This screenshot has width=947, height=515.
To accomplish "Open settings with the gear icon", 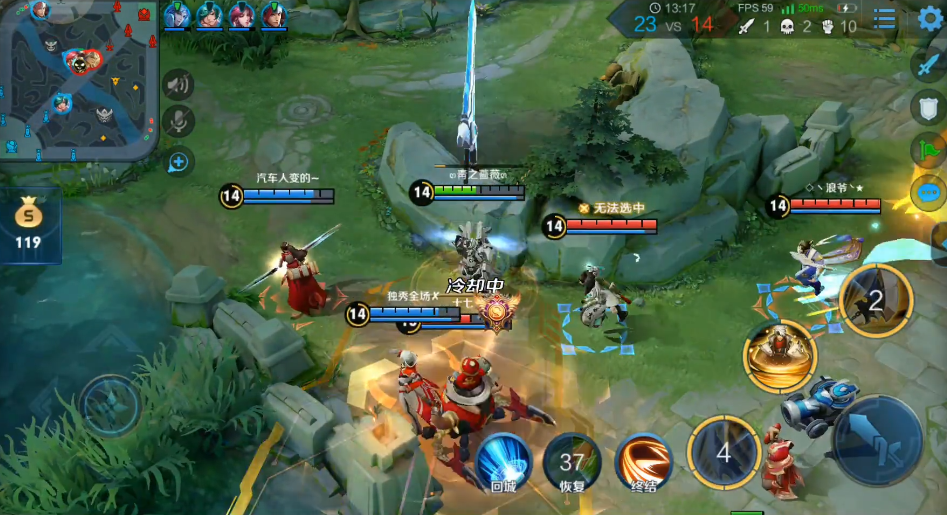I will click(931, 18).
